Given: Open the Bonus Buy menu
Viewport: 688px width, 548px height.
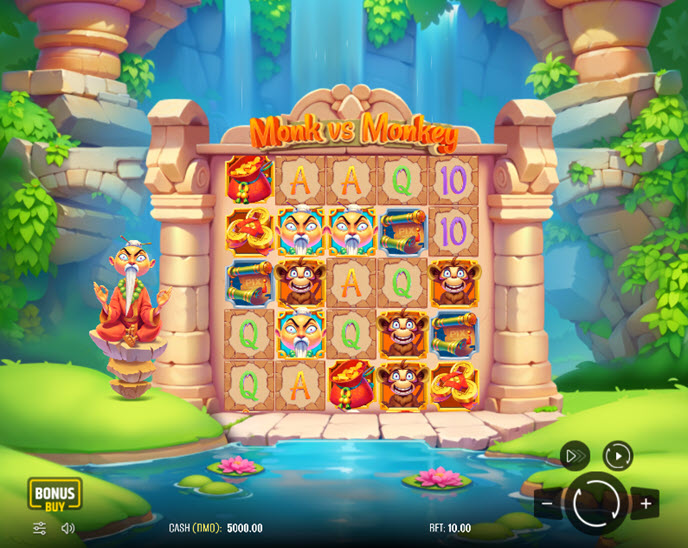Looking at the screenshot, I should pyautogui.click(x=54, y=494).
